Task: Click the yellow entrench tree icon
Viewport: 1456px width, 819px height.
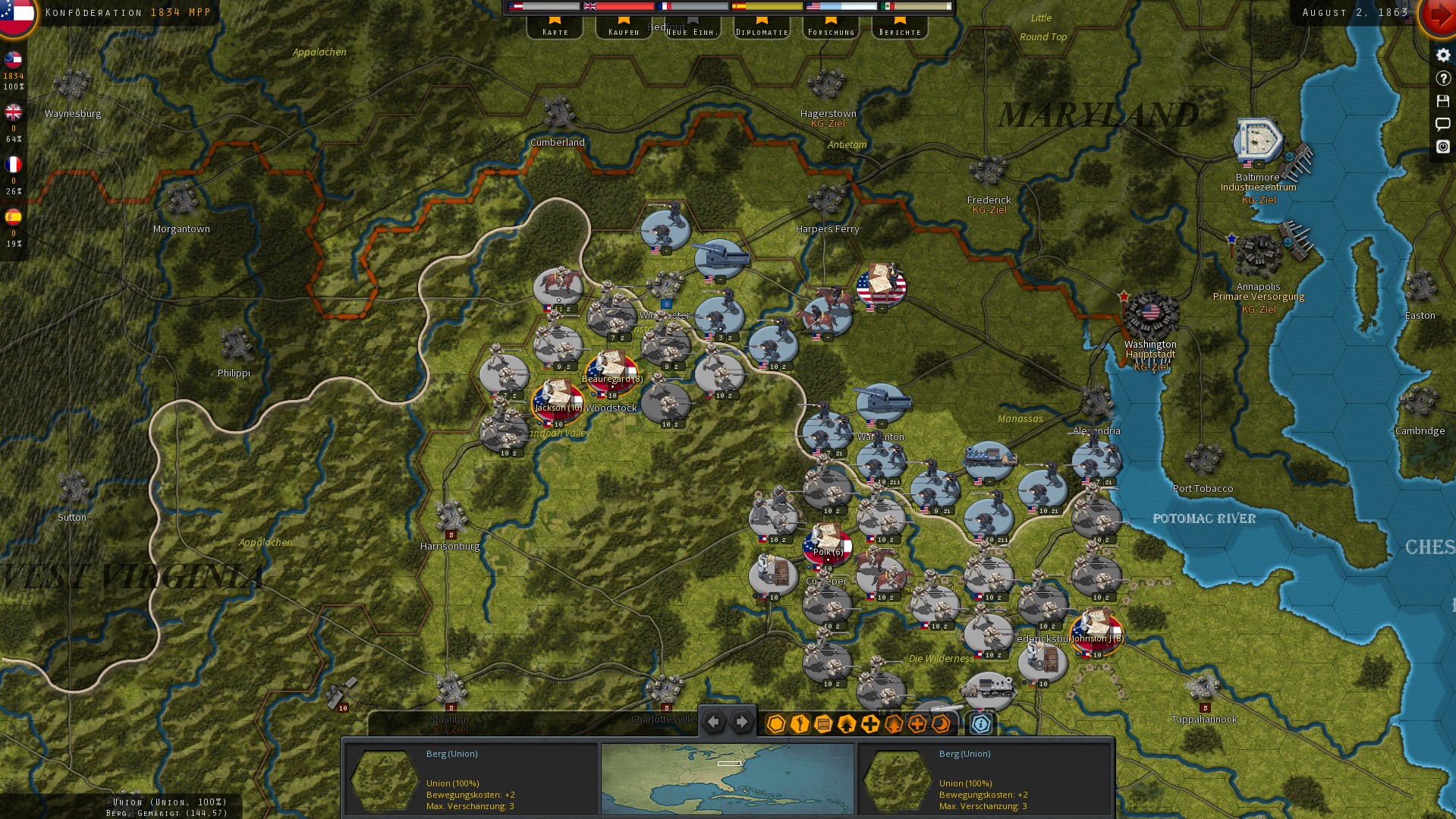Action: click(845, 724)
